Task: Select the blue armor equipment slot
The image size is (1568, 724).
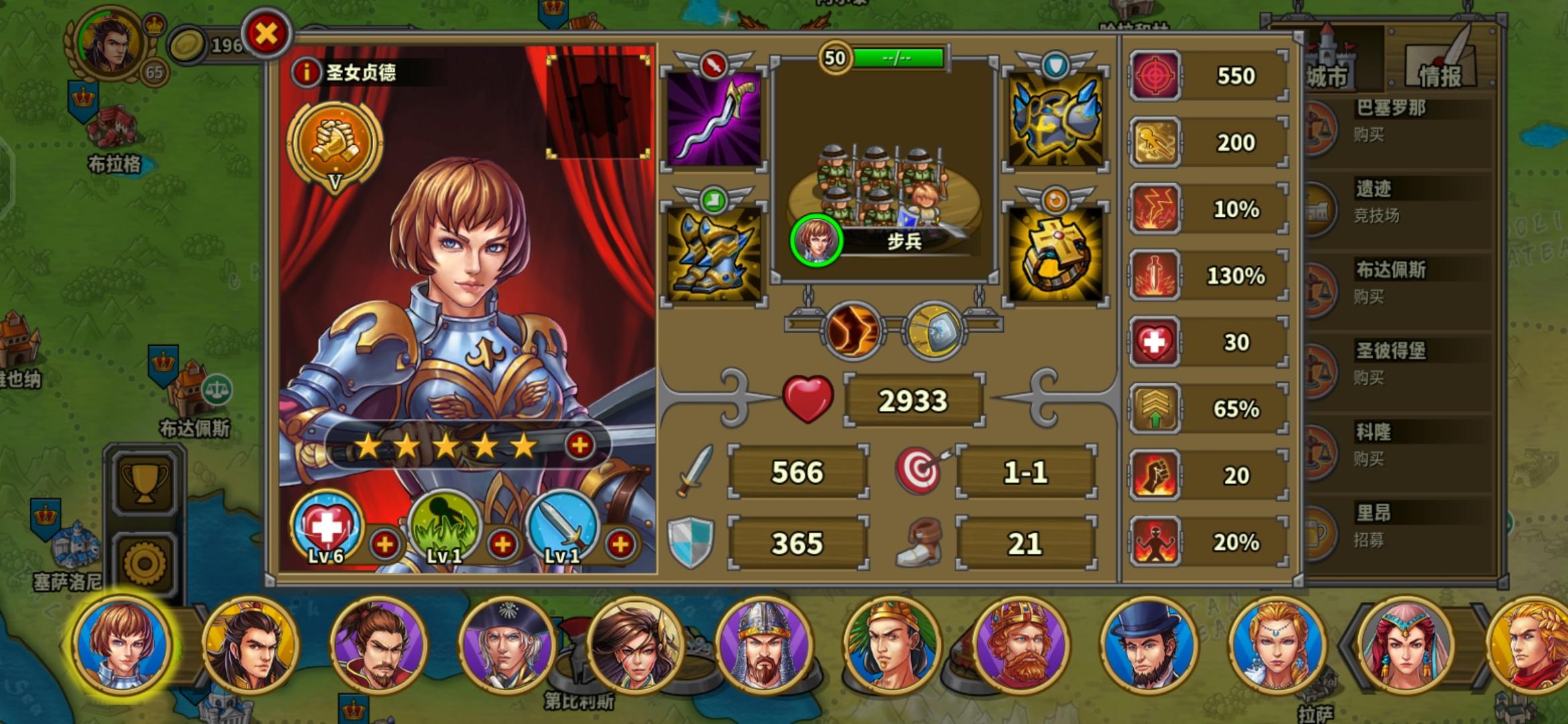Action: [x=1055, y=121]
